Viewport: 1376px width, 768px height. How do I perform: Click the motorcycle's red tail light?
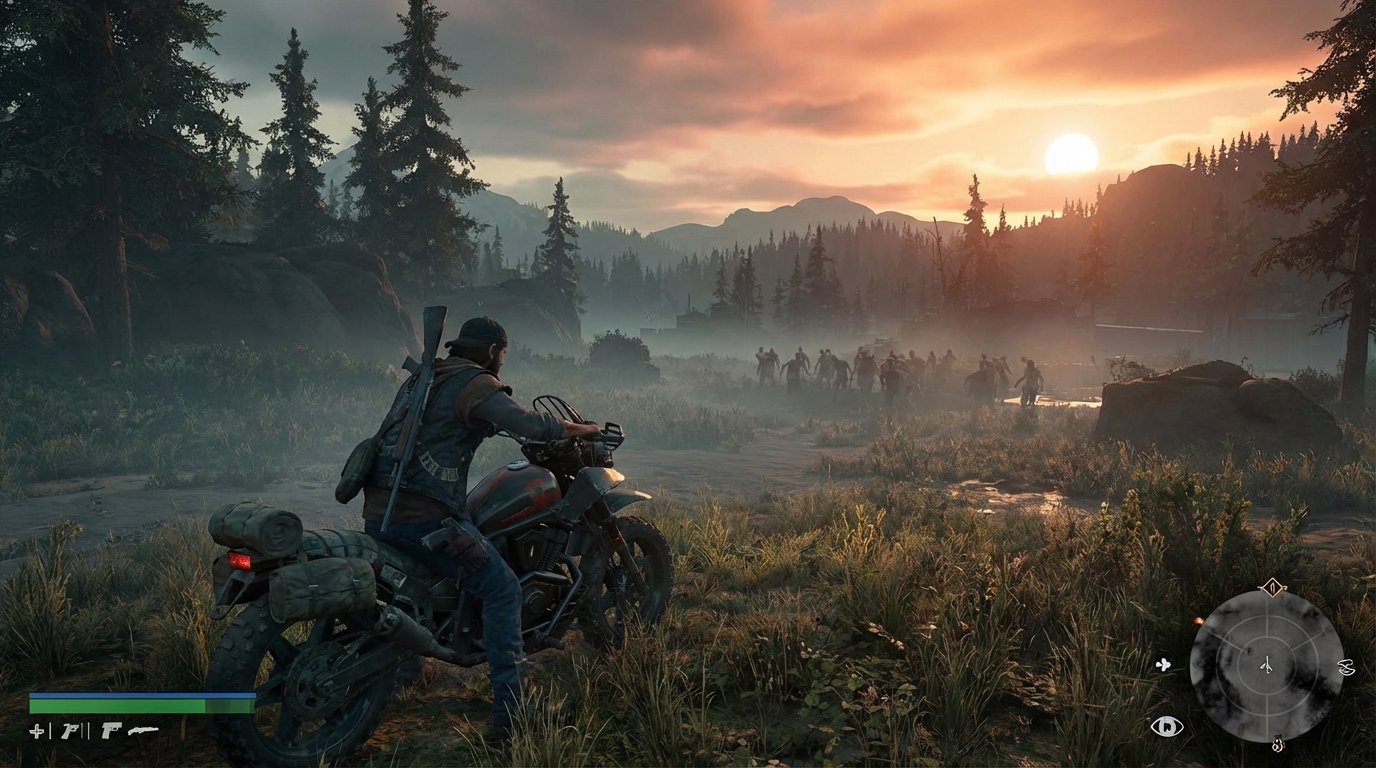click(x=238, y=561)
